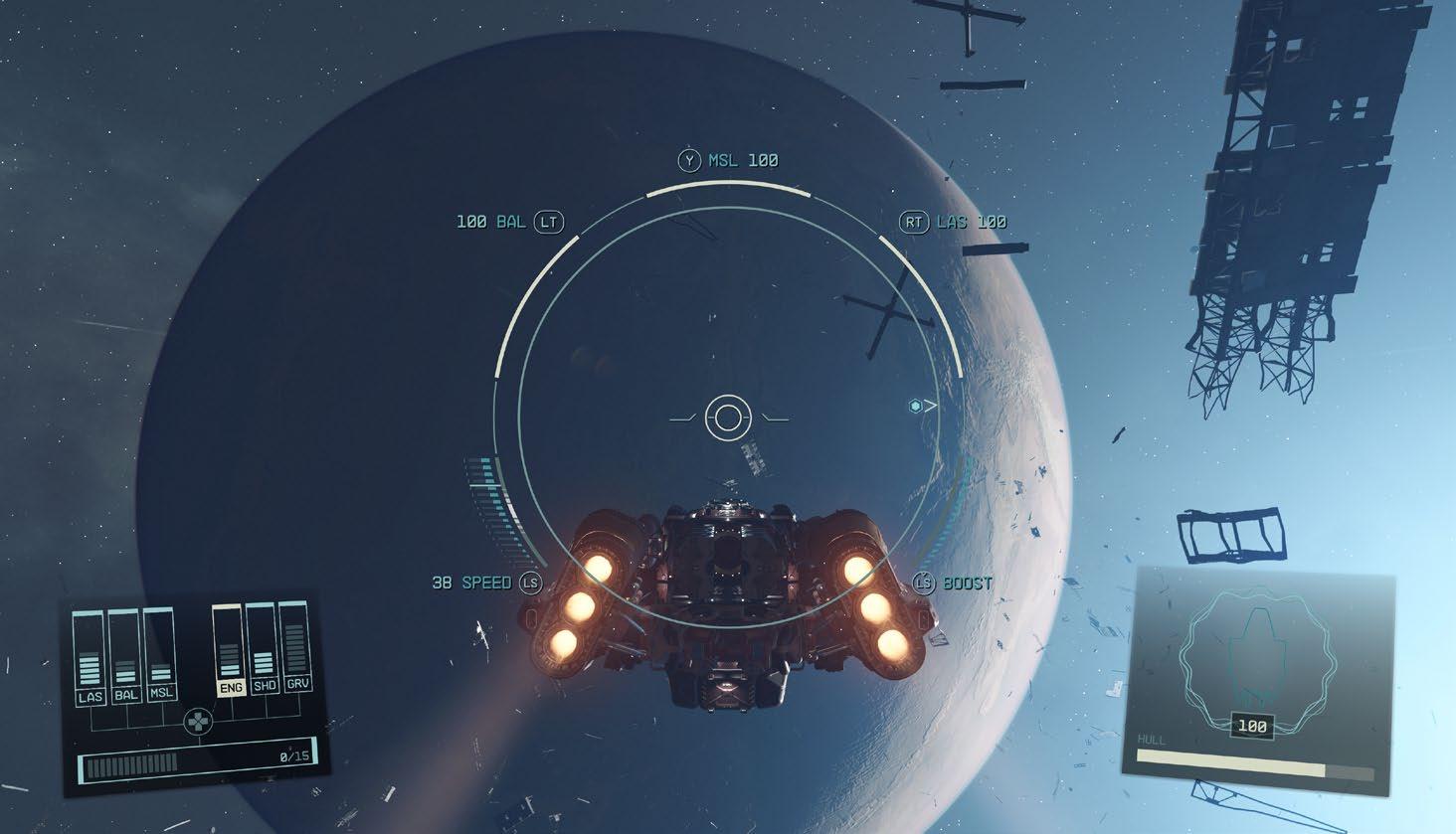The image size is (1456, 834).
Task: Select the SHD shield power column
Action: (x=265, y=649)
